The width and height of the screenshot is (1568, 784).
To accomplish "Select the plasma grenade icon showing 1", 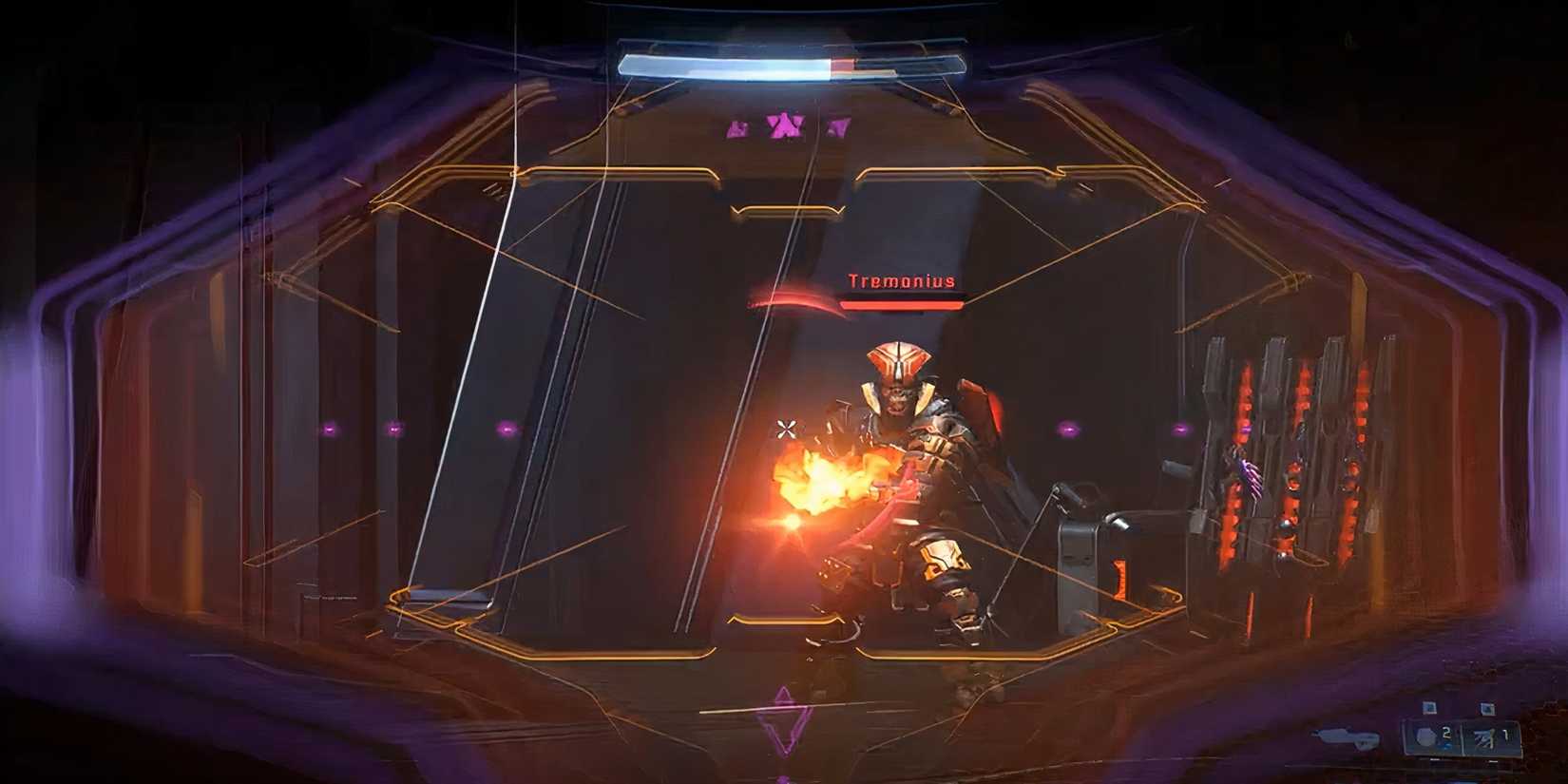I will (x=1484, y=737).
